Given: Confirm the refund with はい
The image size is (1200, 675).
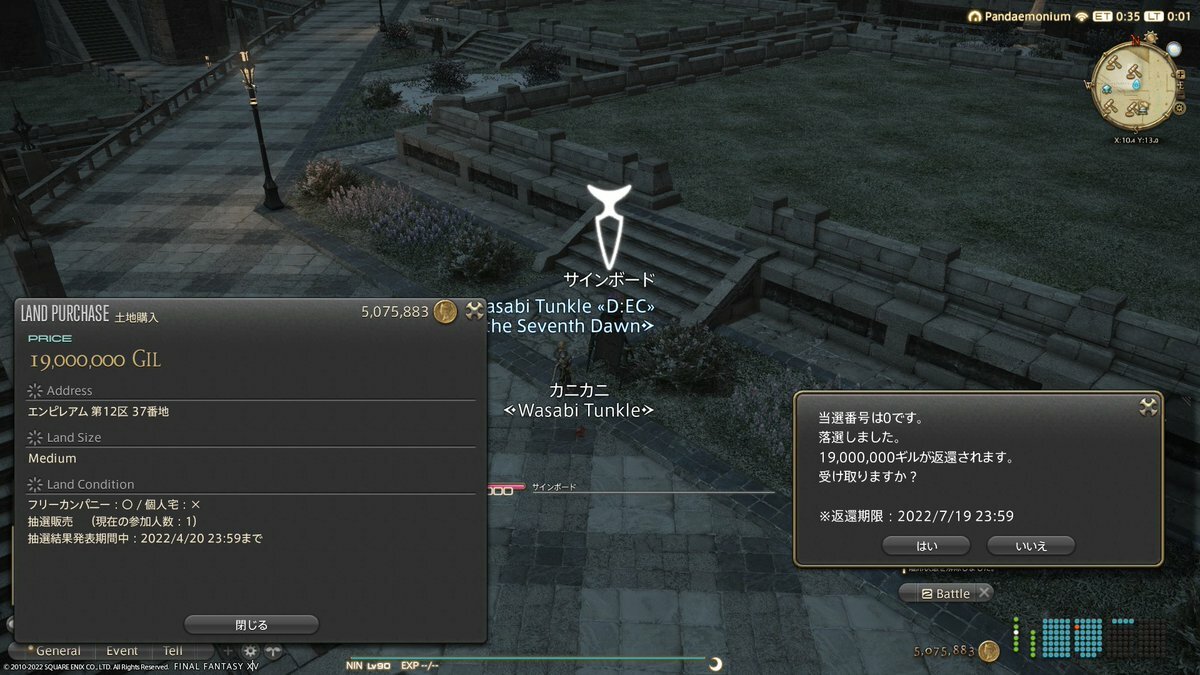Looking at the screenshot, I should [926, 545].
